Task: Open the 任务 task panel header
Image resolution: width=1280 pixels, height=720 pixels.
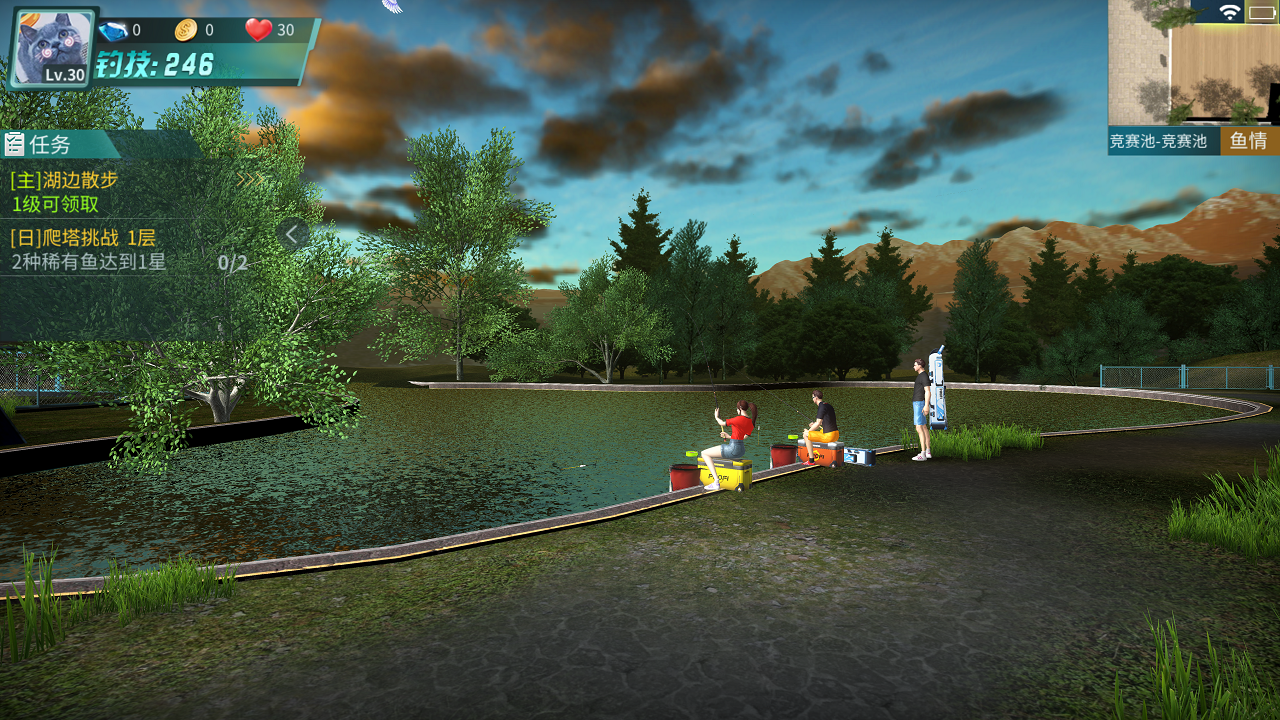Action: click(x=50, y=144)
